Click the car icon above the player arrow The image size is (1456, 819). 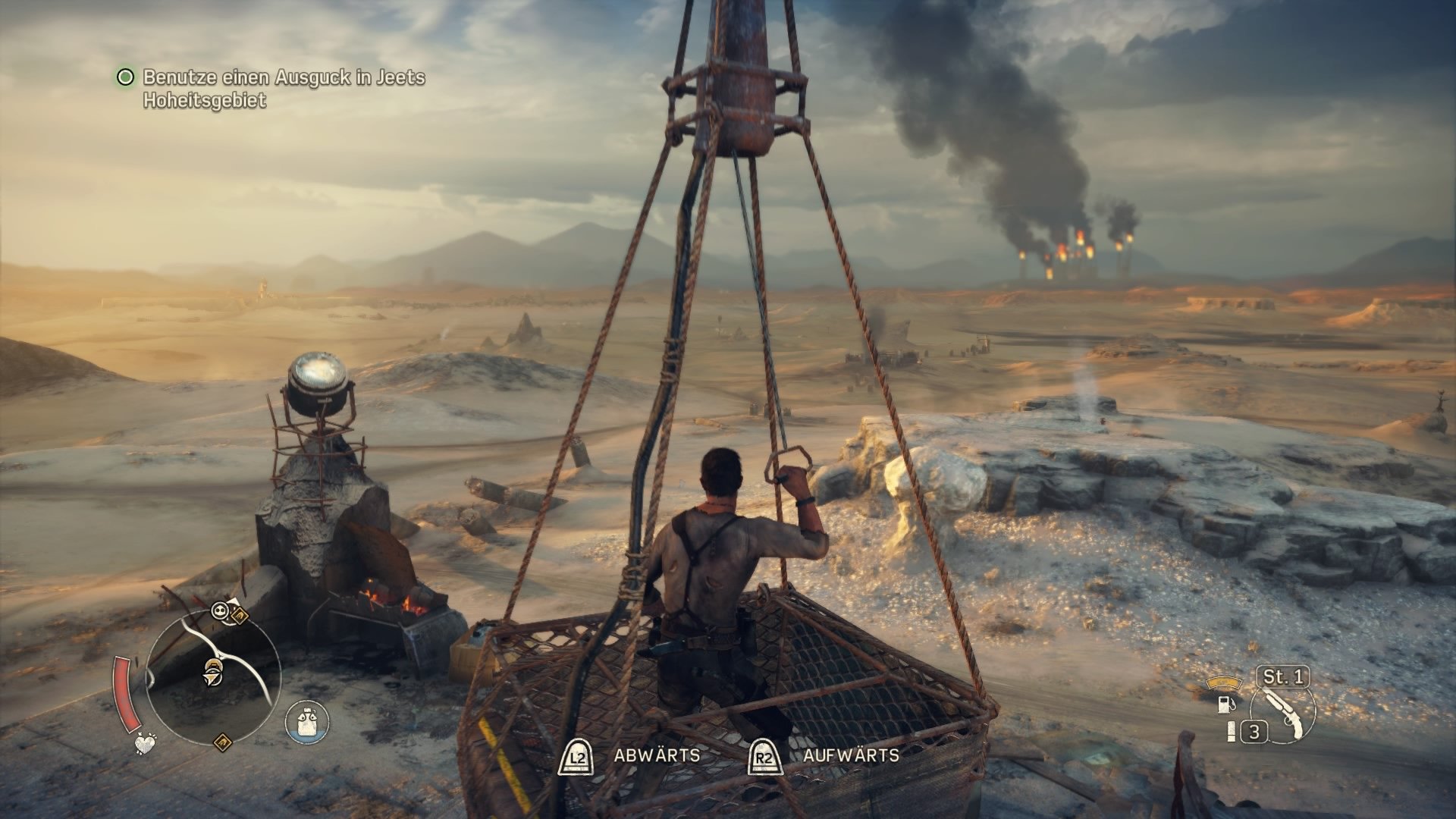pyautogui.click(x=213, y=664)
